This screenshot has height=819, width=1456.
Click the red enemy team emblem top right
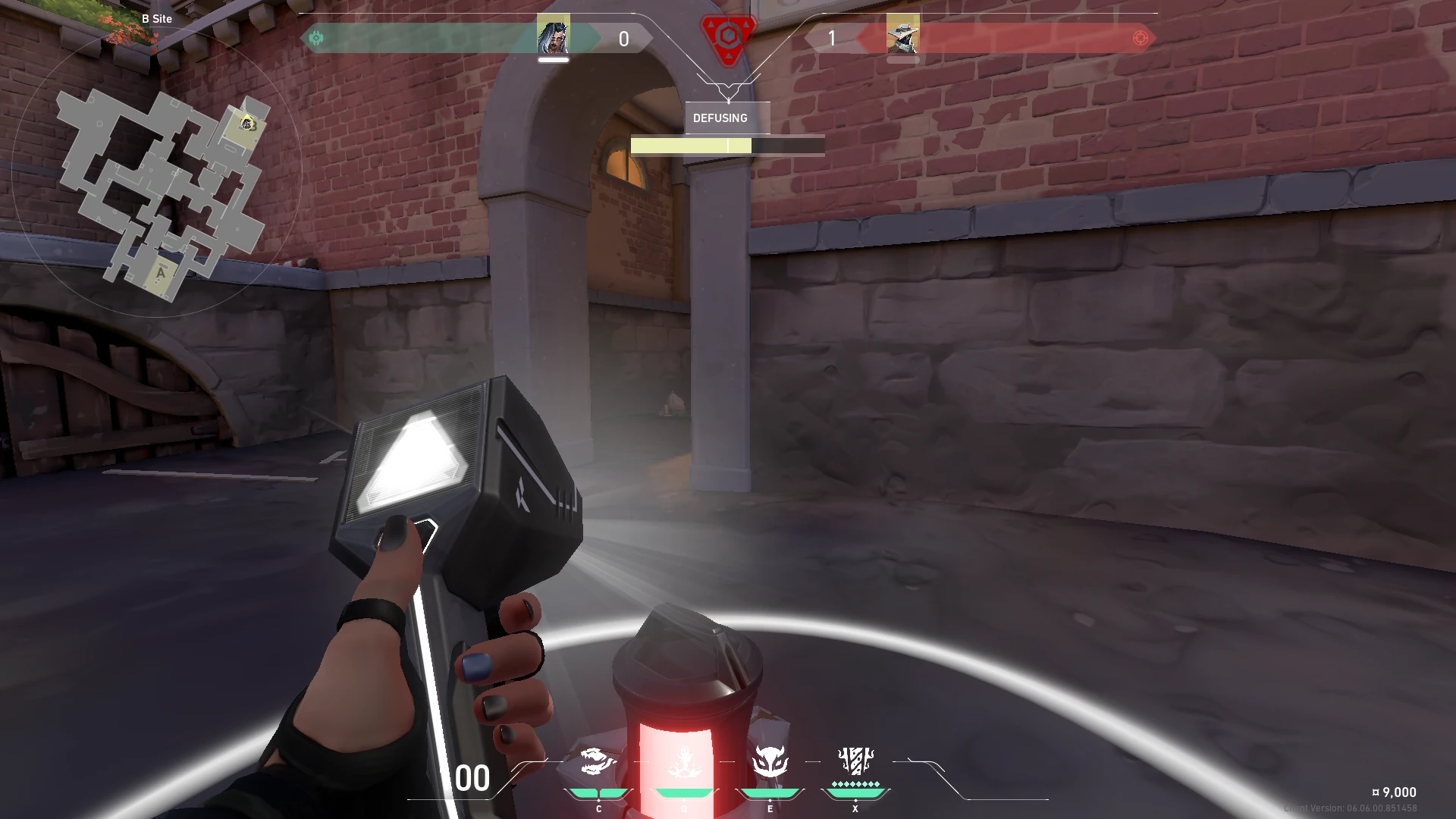1139,36
